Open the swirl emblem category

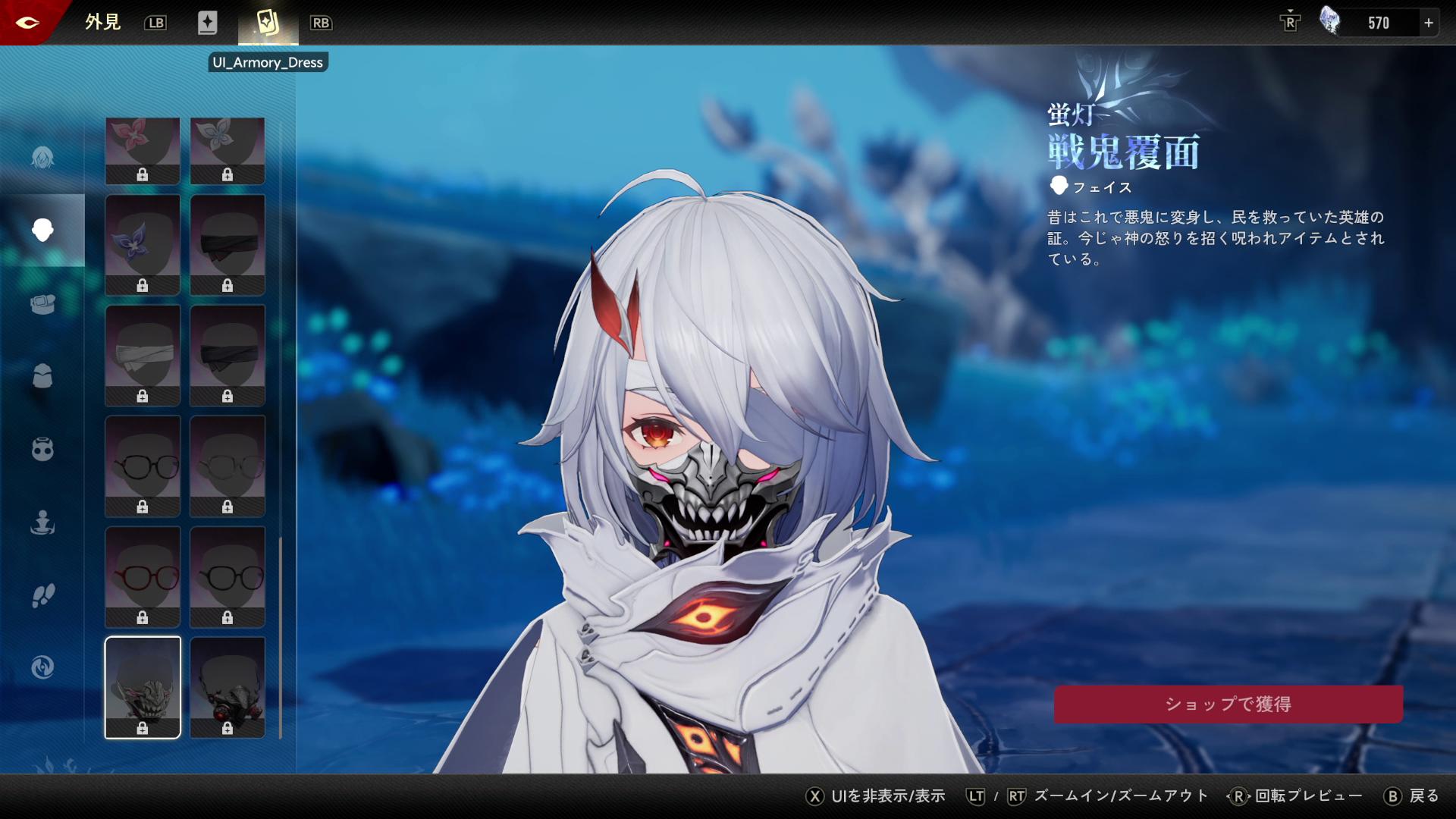coord(42,667)
